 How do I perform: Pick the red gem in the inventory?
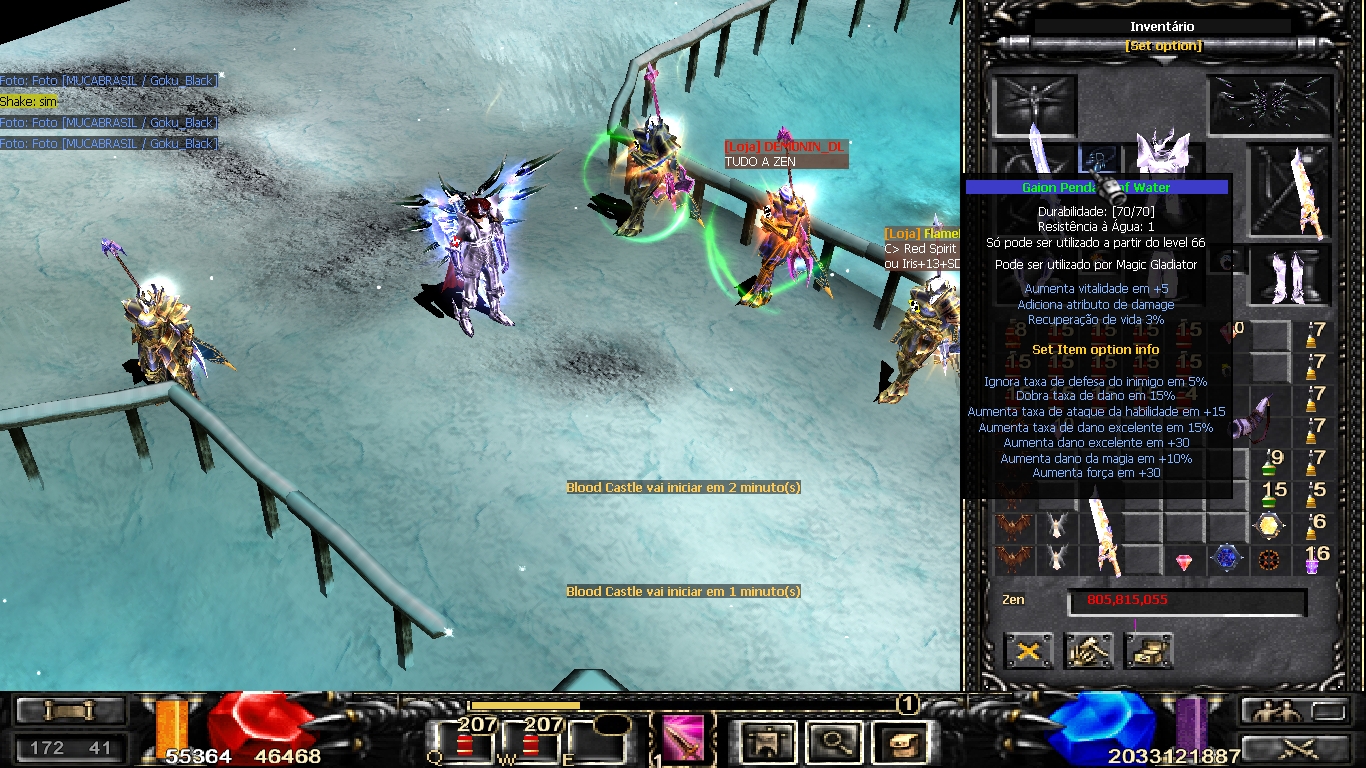pos(1185,561)
